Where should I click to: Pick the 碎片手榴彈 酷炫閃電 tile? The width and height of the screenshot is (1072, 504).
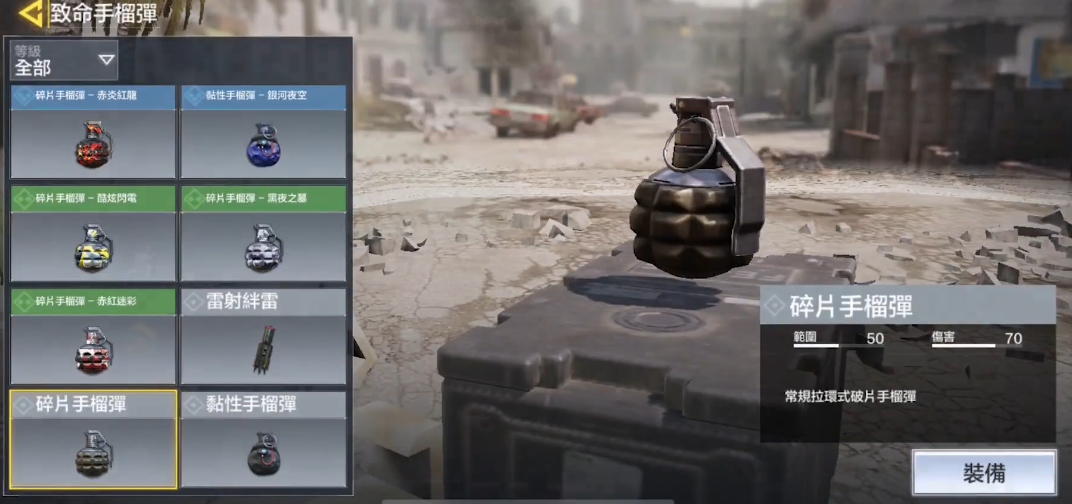click(x=93, y=233)
